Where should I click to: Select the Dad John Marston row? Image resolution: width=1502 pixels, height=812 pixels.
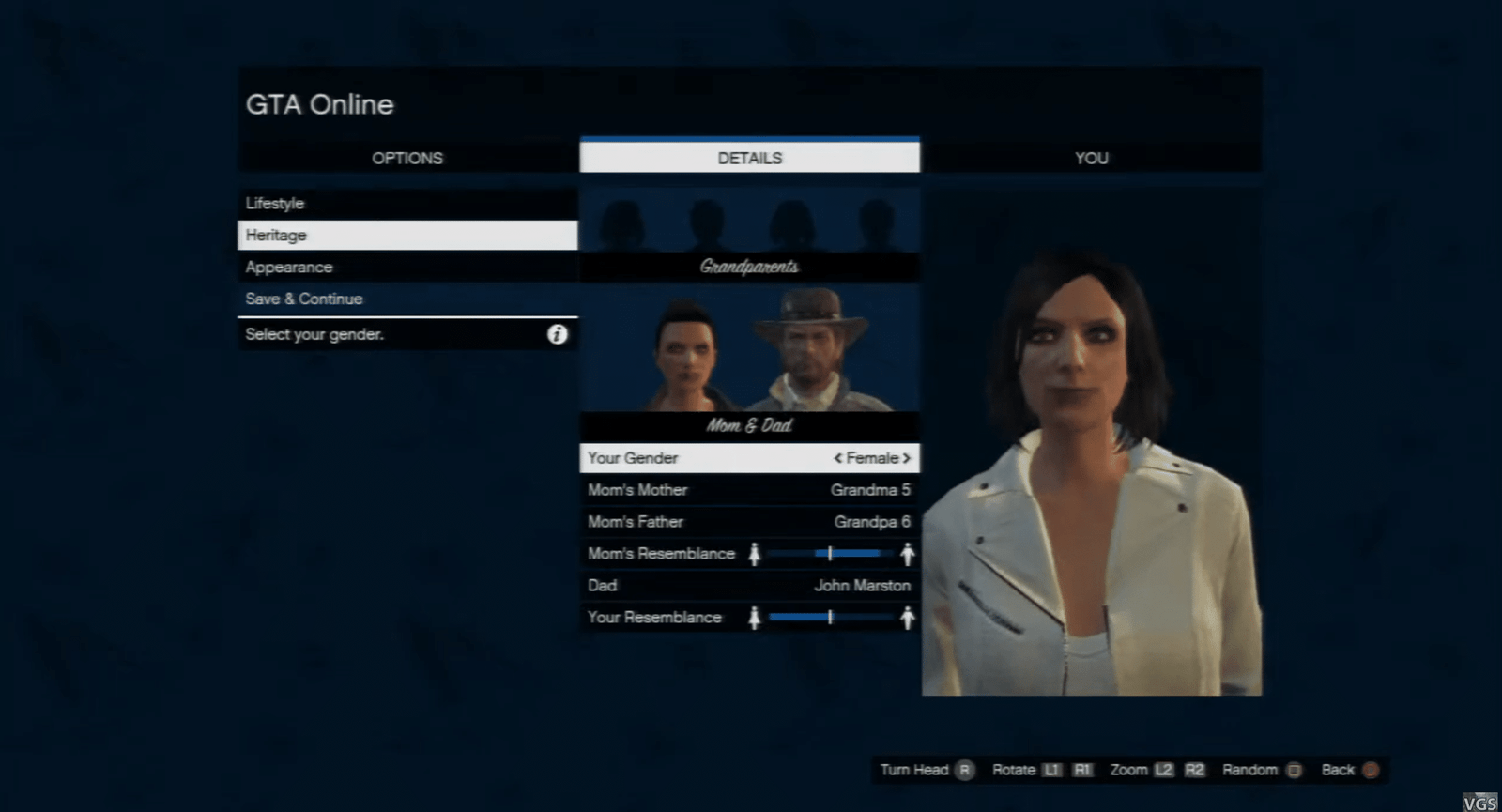(x=749, y=586)
